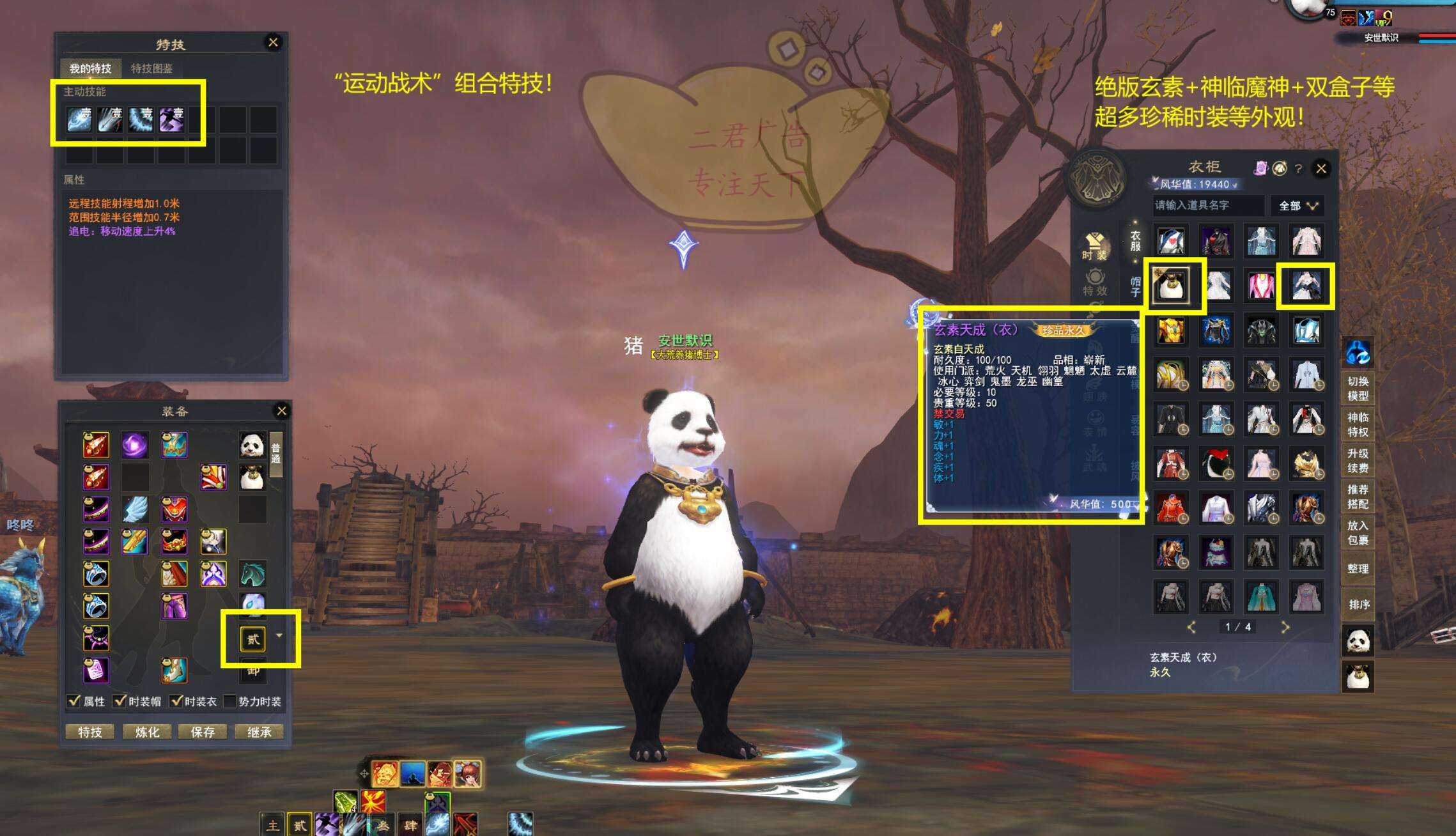Close the 衣柜 wardrobe window
This screenshot has height=836, width=1456.
(1321, 169)
